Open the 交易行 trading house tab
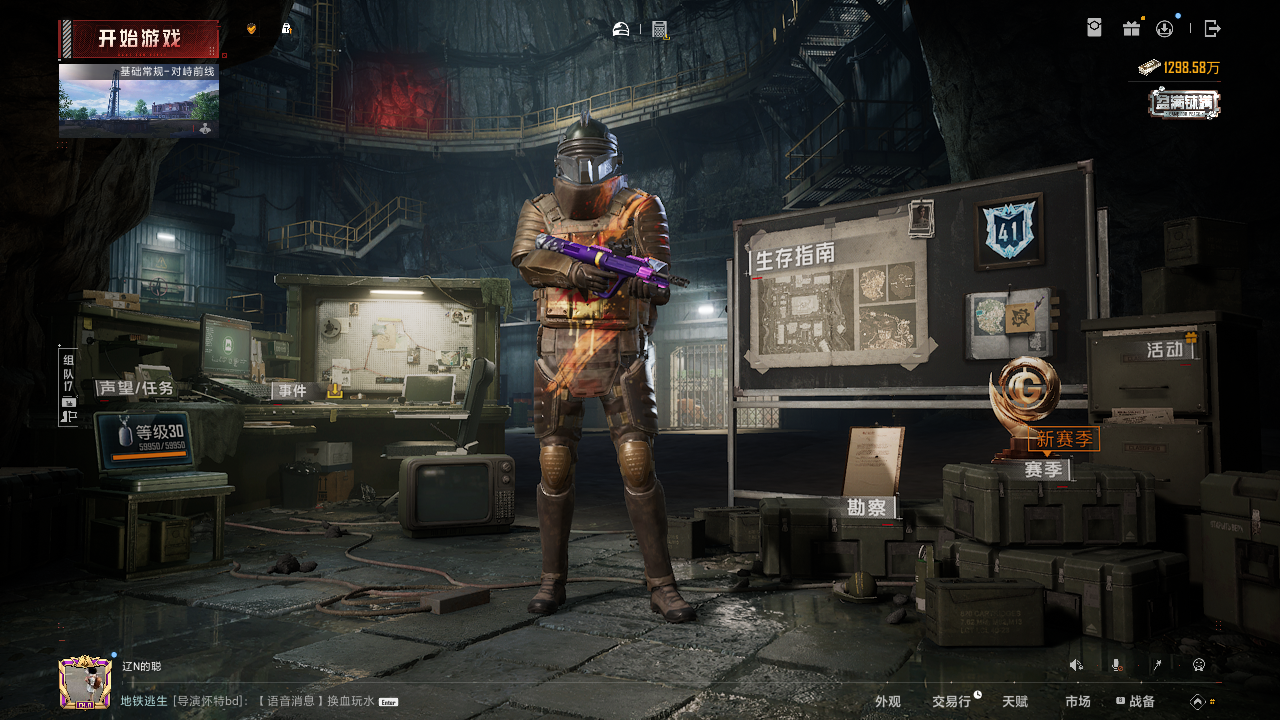 click(952, 702)
